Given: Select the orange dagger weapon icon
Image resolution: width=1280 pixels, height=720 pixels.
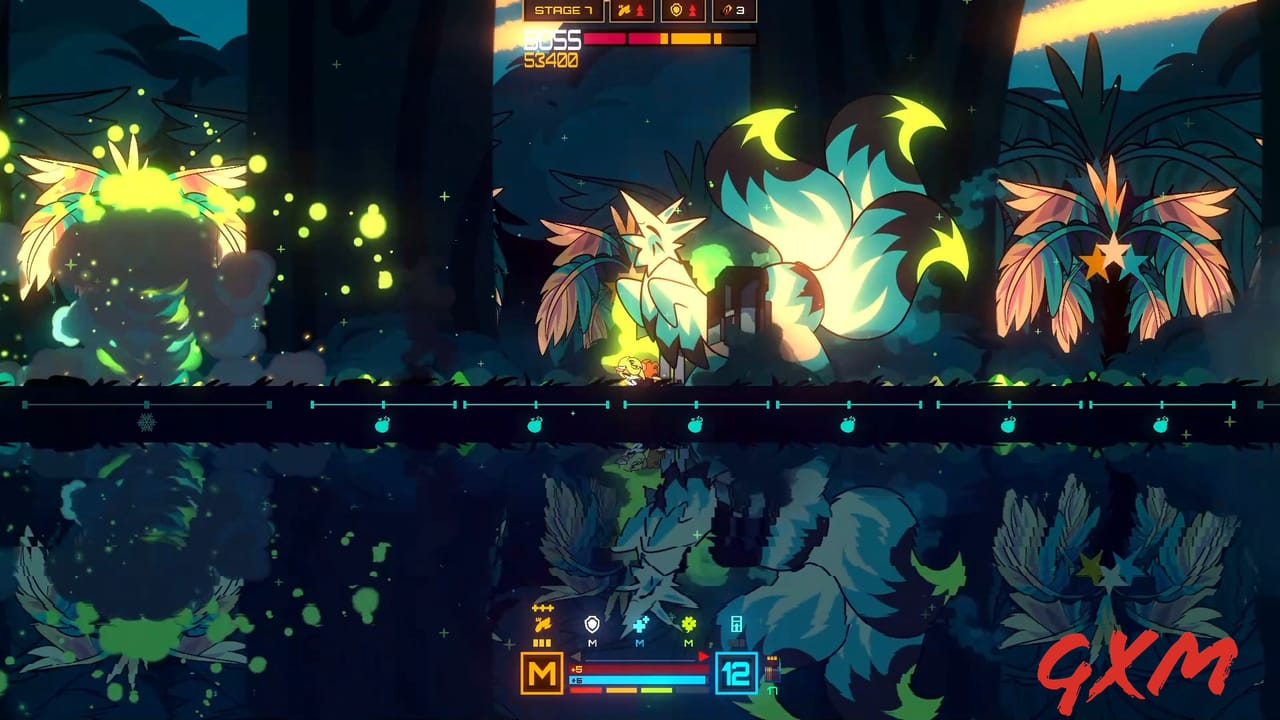Looking at the screenshot, I should point(543,623).
